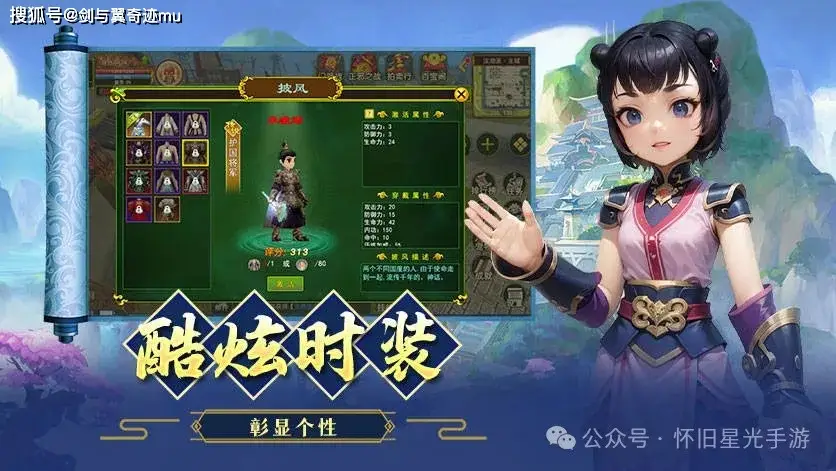The image size is (836, 471).
Task: Close the 披风 cloak panel
Action: pos(461,94)
